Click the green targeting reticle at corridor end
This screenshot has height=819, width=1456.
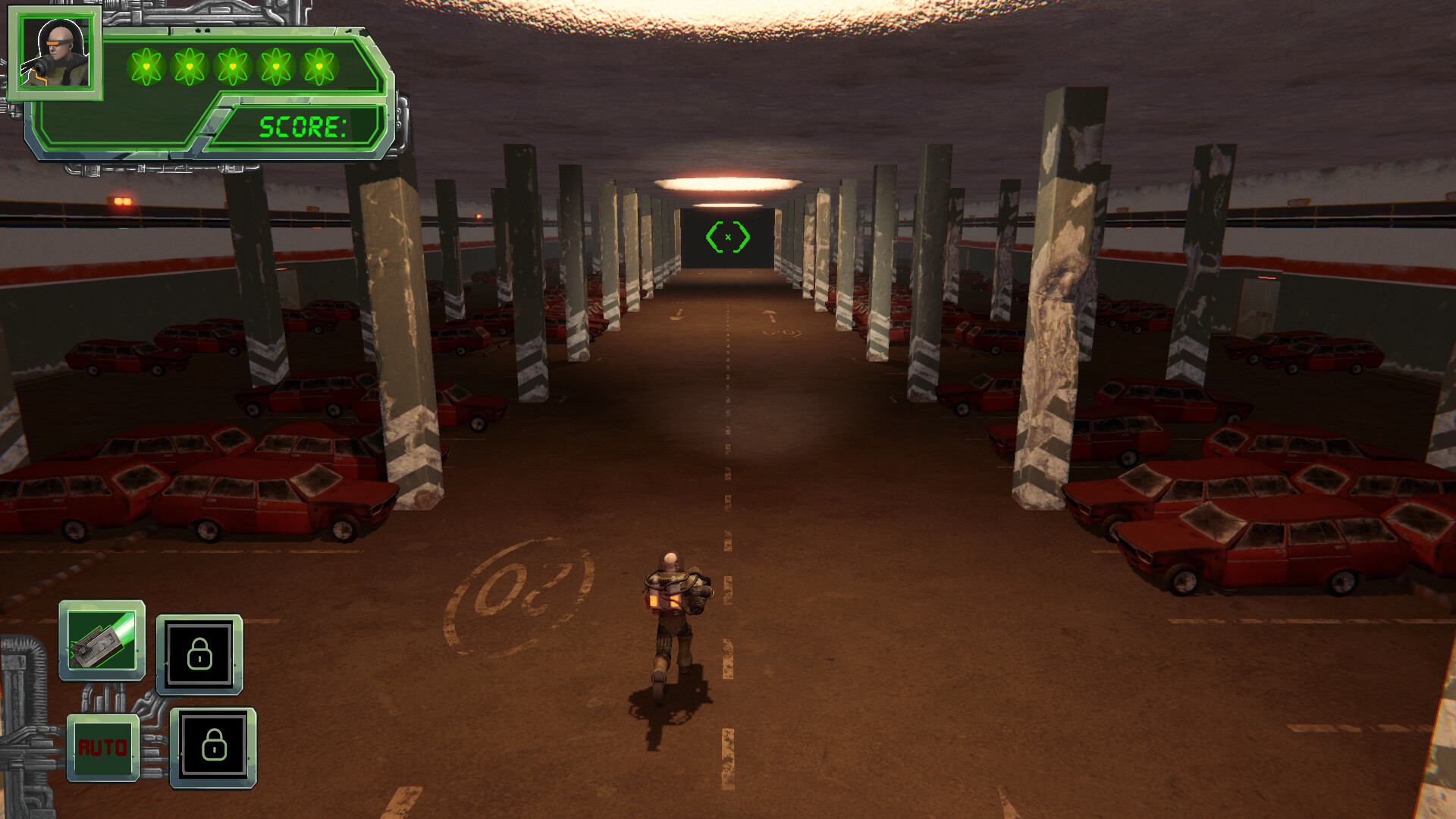pyautogui.click(x=728, y=236)
